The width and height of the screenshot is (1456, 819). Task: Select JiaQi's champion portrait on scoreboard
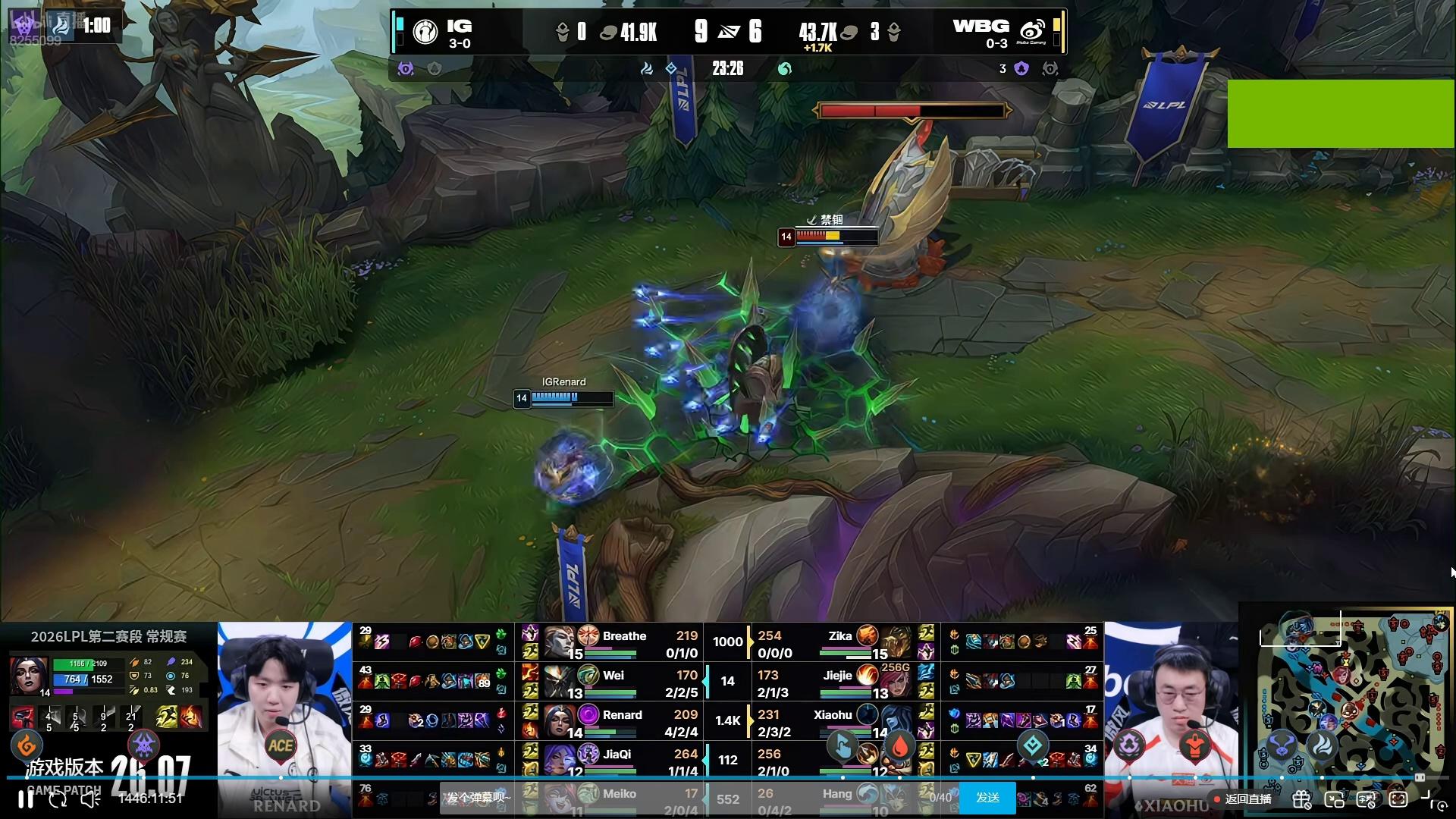coord(559,760)
